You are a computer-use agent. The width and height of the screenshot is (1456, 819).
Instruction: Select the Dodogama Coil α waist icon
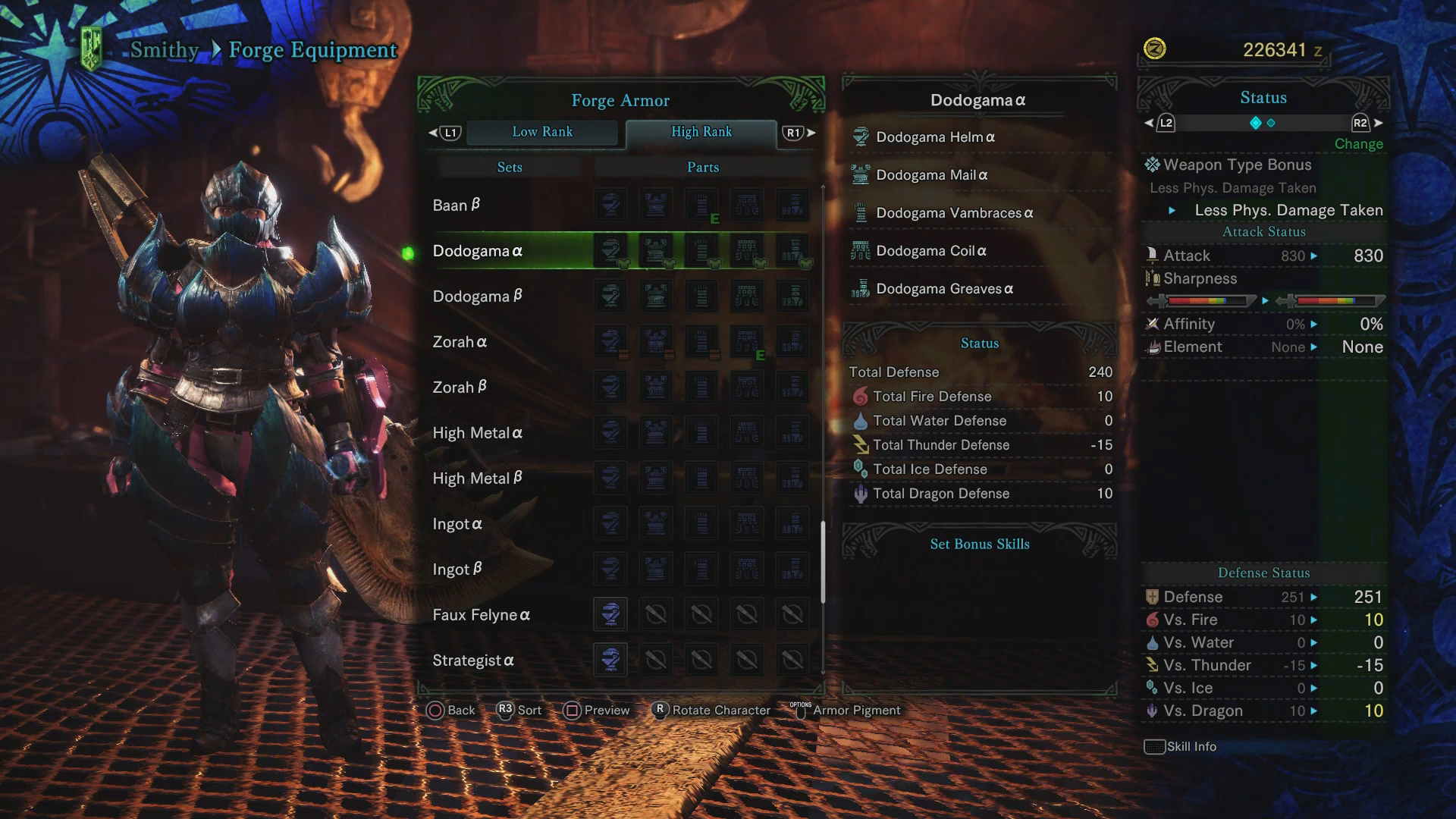click(861, 250)
